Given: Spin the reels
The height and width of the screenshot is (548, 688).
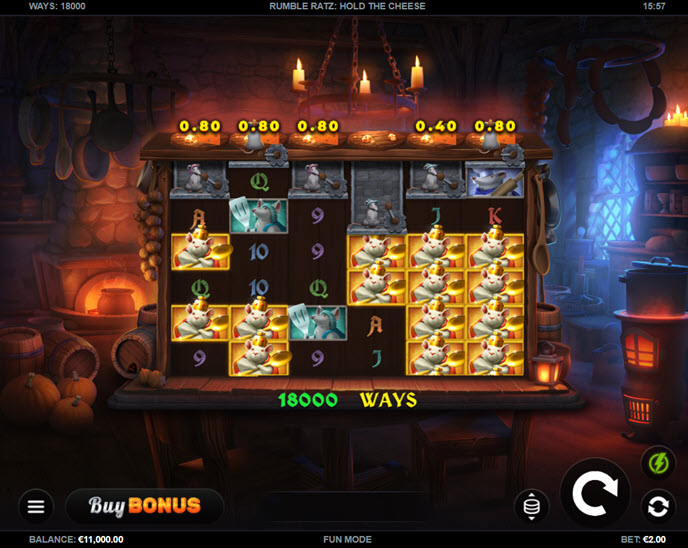Looking at the screenshot, I should (594, 492).
